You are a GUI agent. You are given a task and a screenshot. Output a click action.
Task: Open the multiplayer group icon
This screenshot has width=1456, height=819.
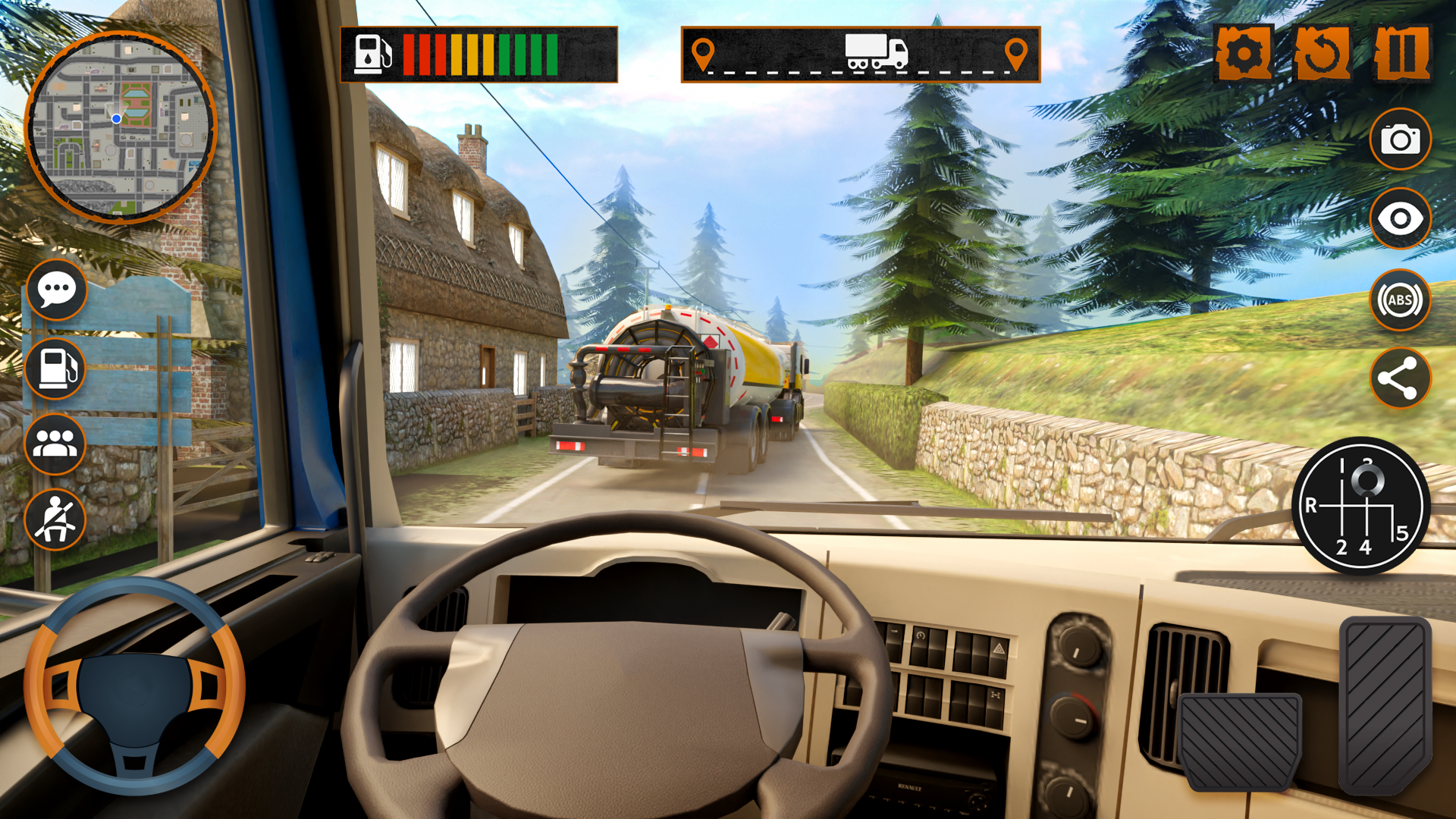(x=55, y=444)
